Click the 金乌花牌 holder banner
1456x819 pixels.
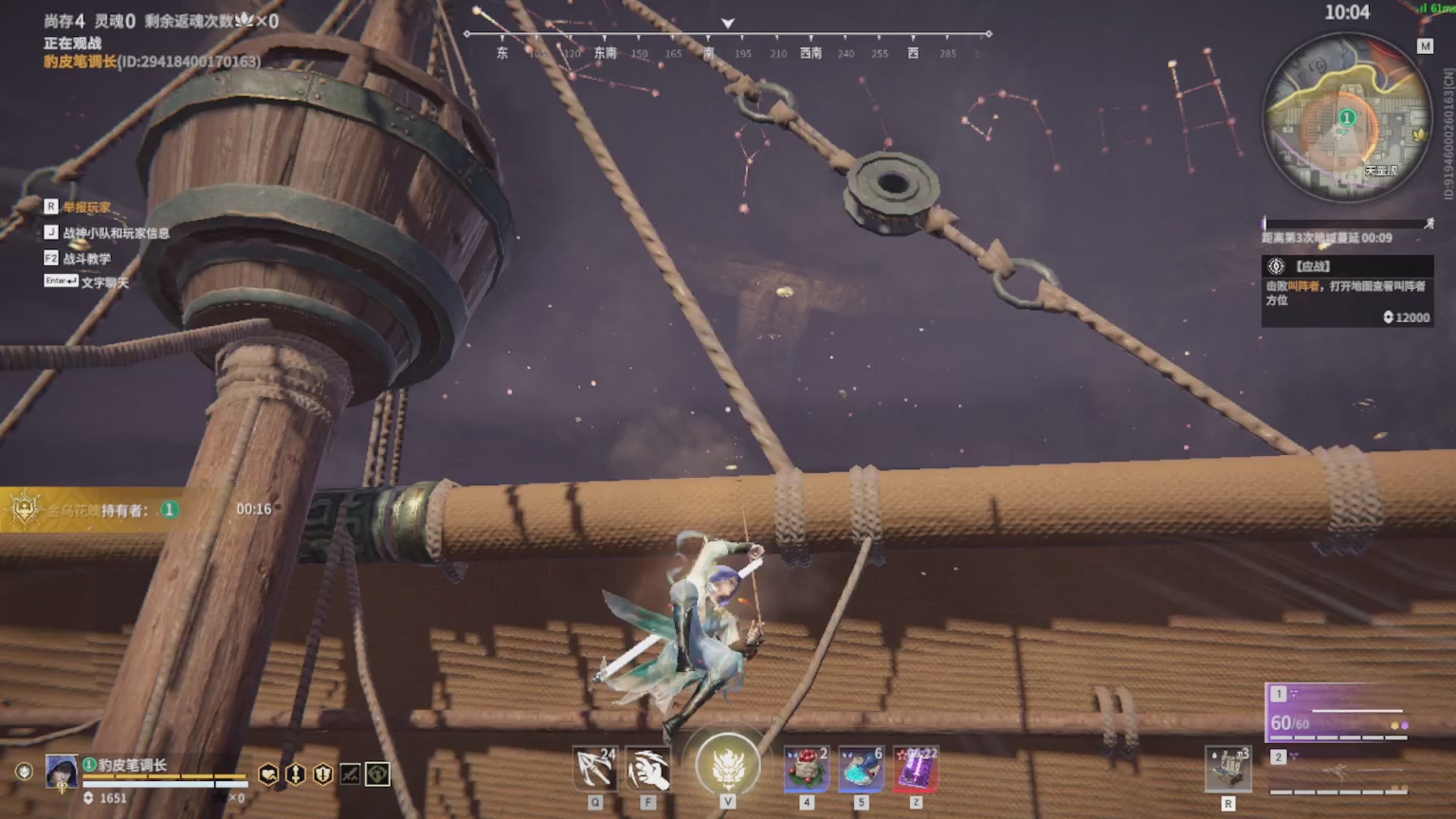click(95, 510)
